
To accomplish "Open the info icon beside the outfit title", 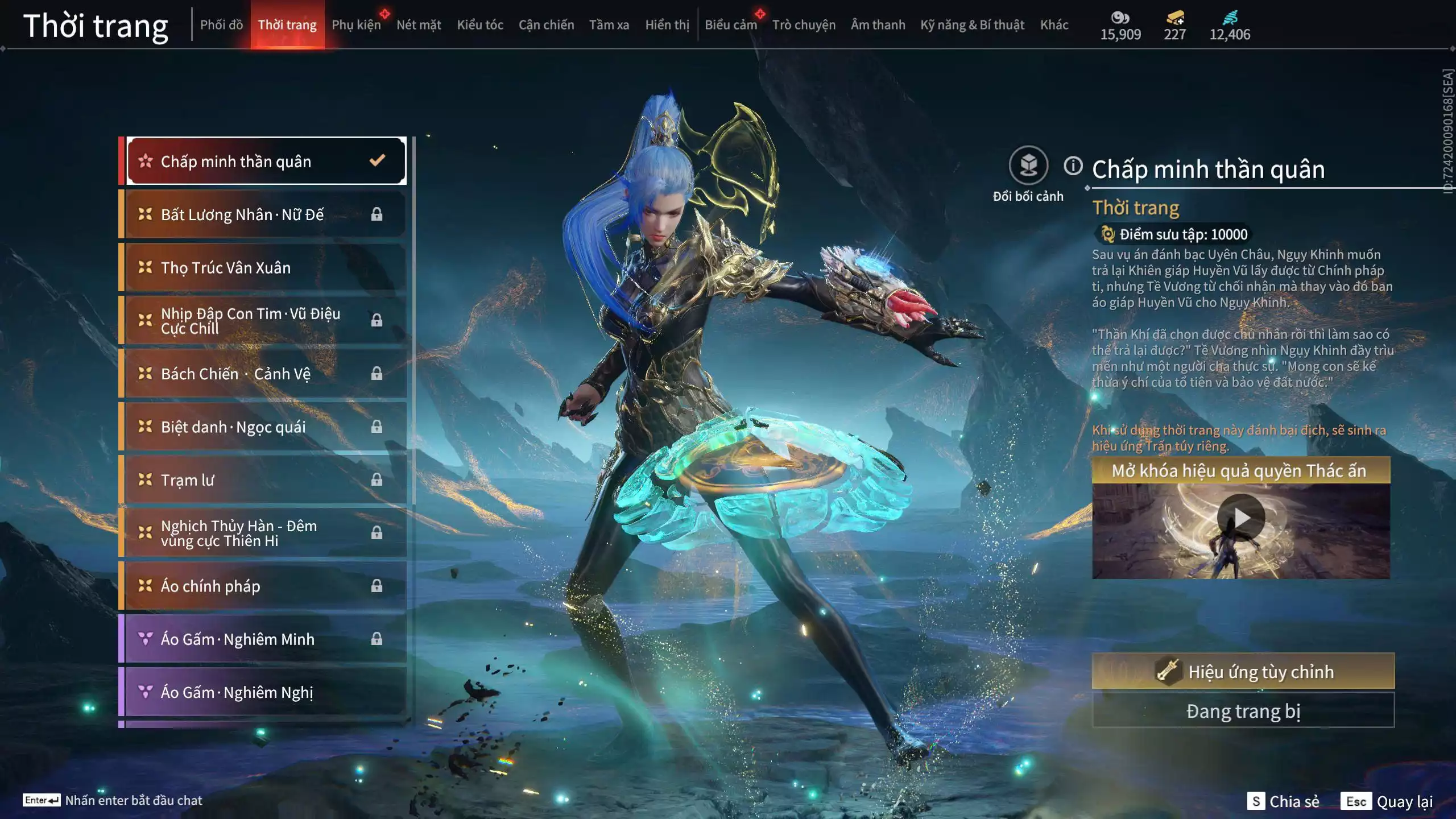I will (x=1073, y=166).
